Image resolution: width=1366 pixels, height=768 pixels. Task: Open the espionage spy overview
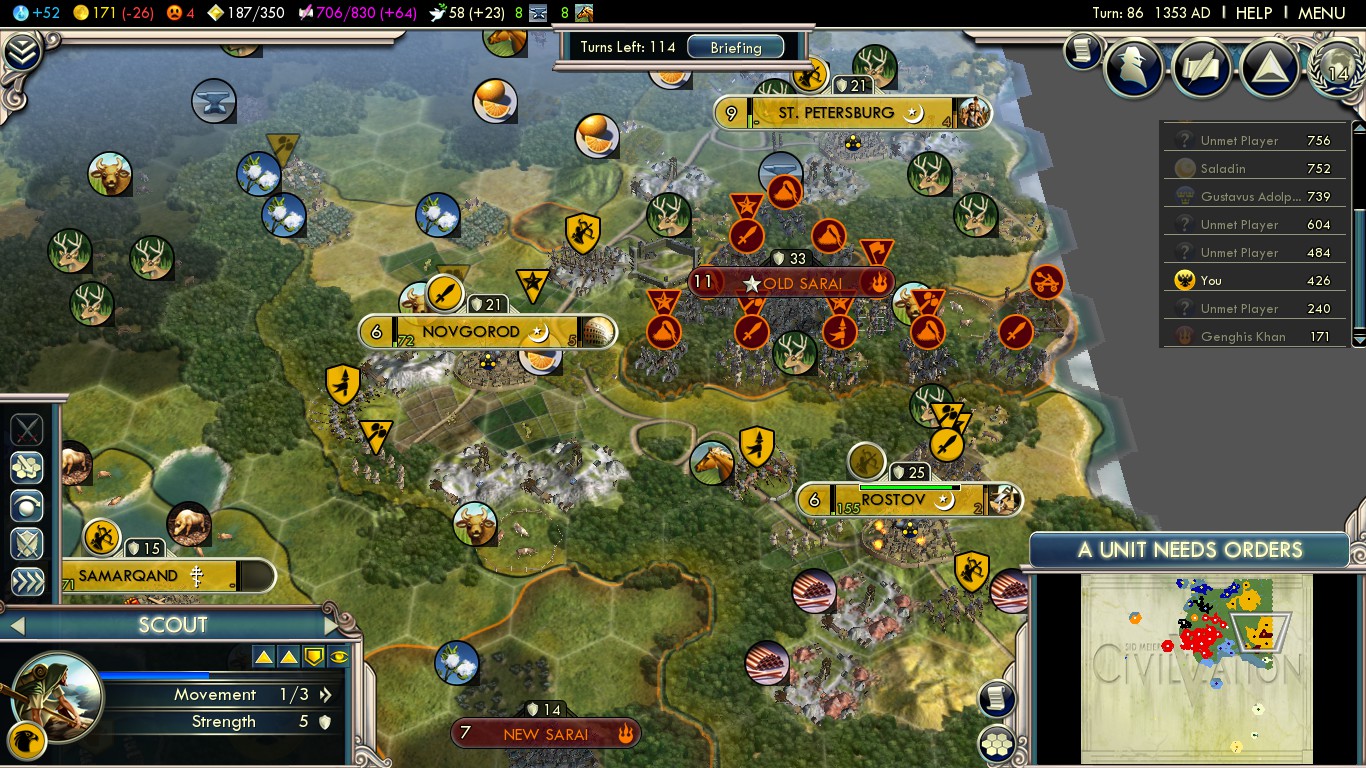click(x=1134, y=68)
